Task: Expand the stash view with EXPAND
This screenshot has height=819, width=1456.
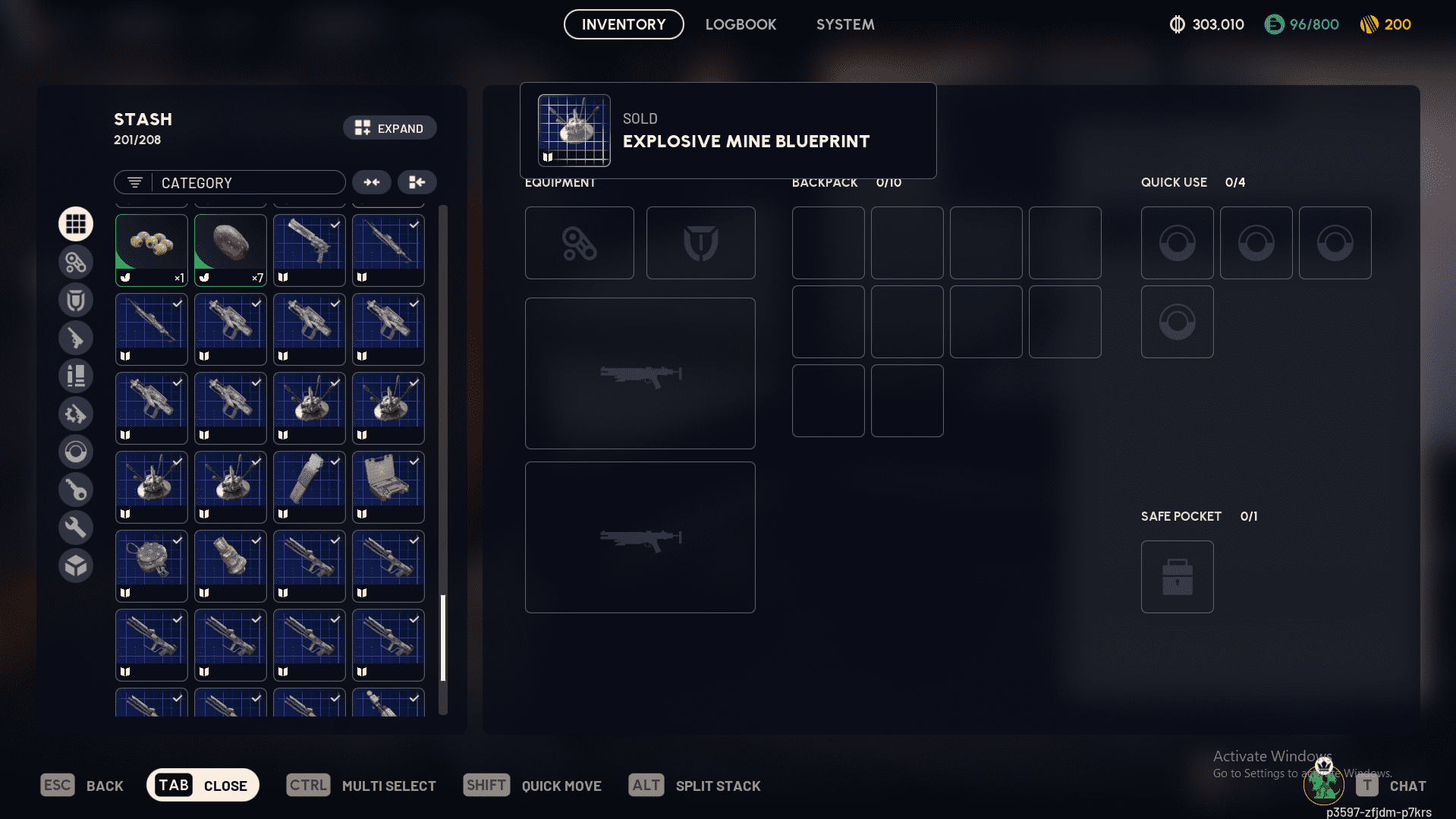Action: click(x=389, y=128)
